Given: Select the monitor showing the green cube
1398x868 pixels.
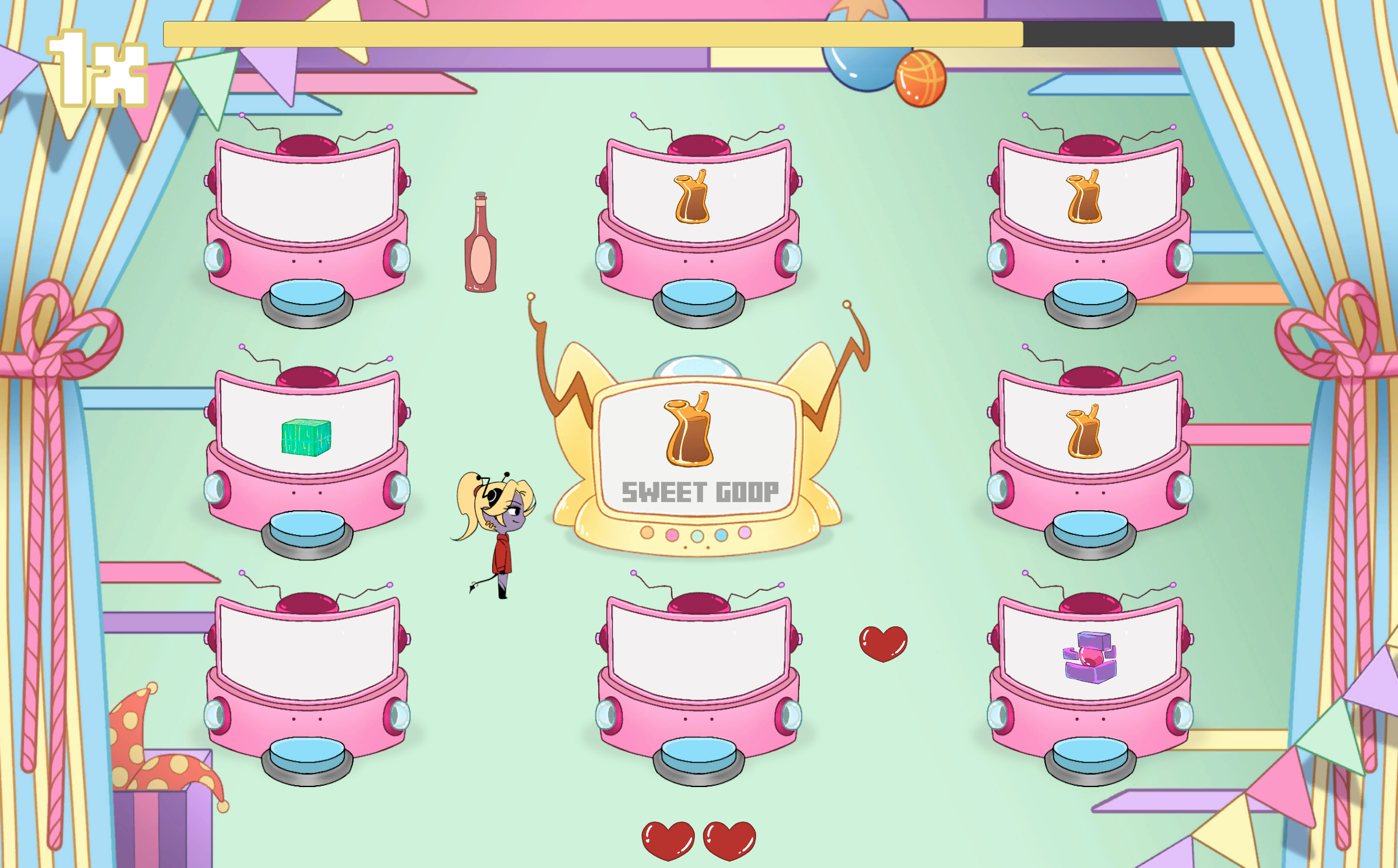Looking at the screenshot, I should click(307, 437).
